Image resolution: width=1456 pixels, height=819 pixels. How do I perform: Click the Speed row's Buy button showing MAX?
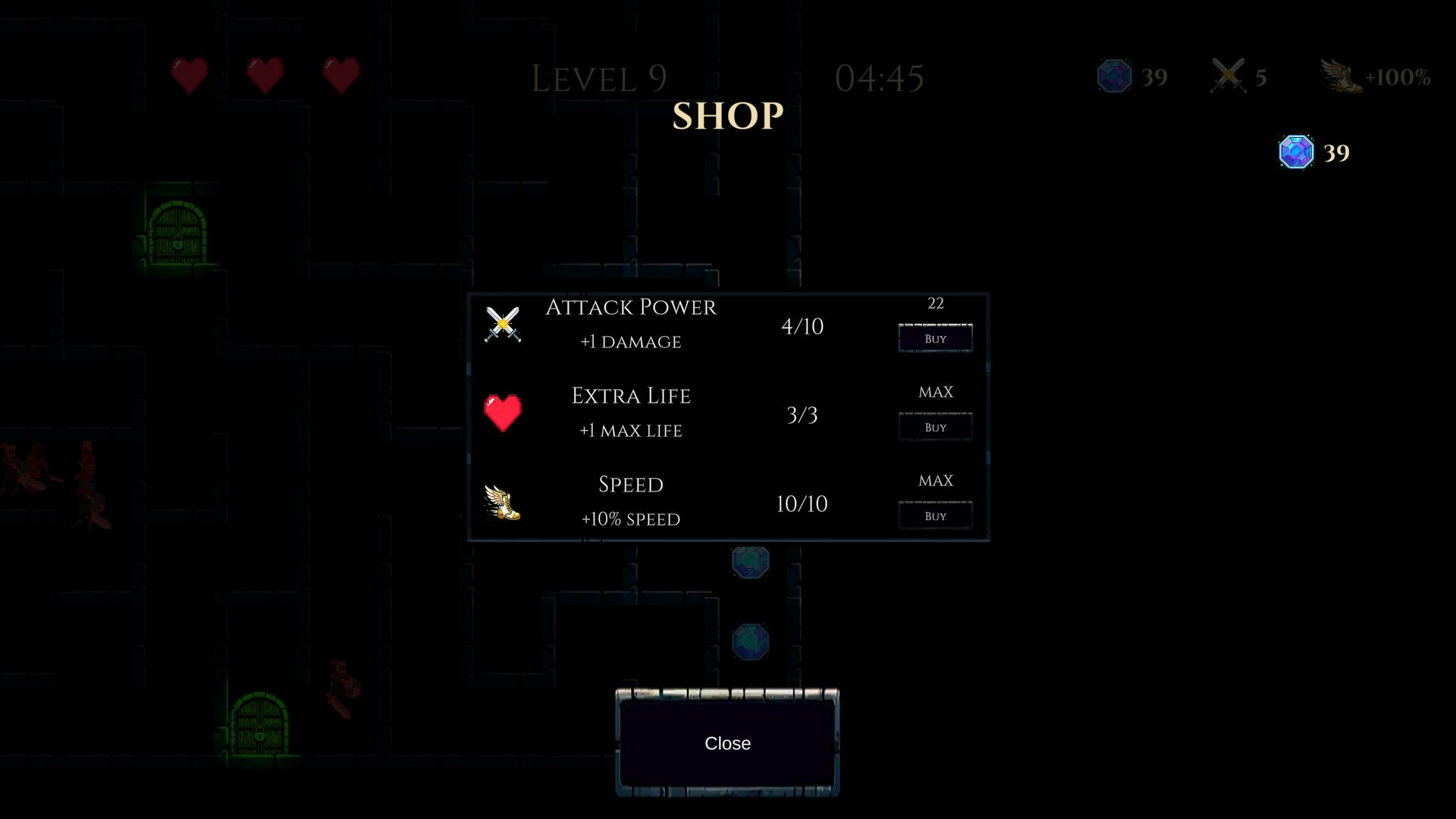935,514
